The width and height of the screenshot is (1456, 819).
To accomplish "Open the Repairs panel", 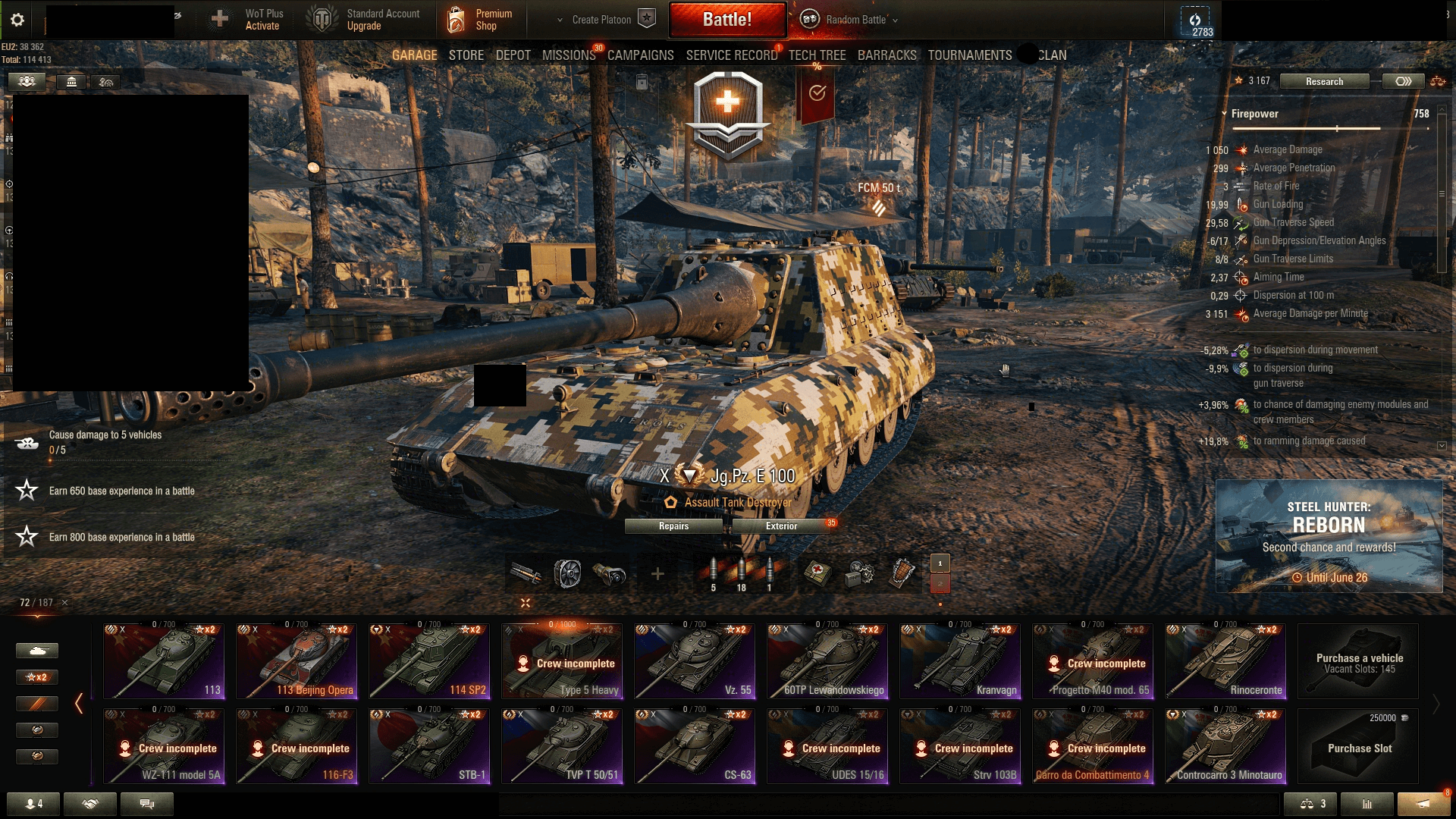I will tap(673, 526).
